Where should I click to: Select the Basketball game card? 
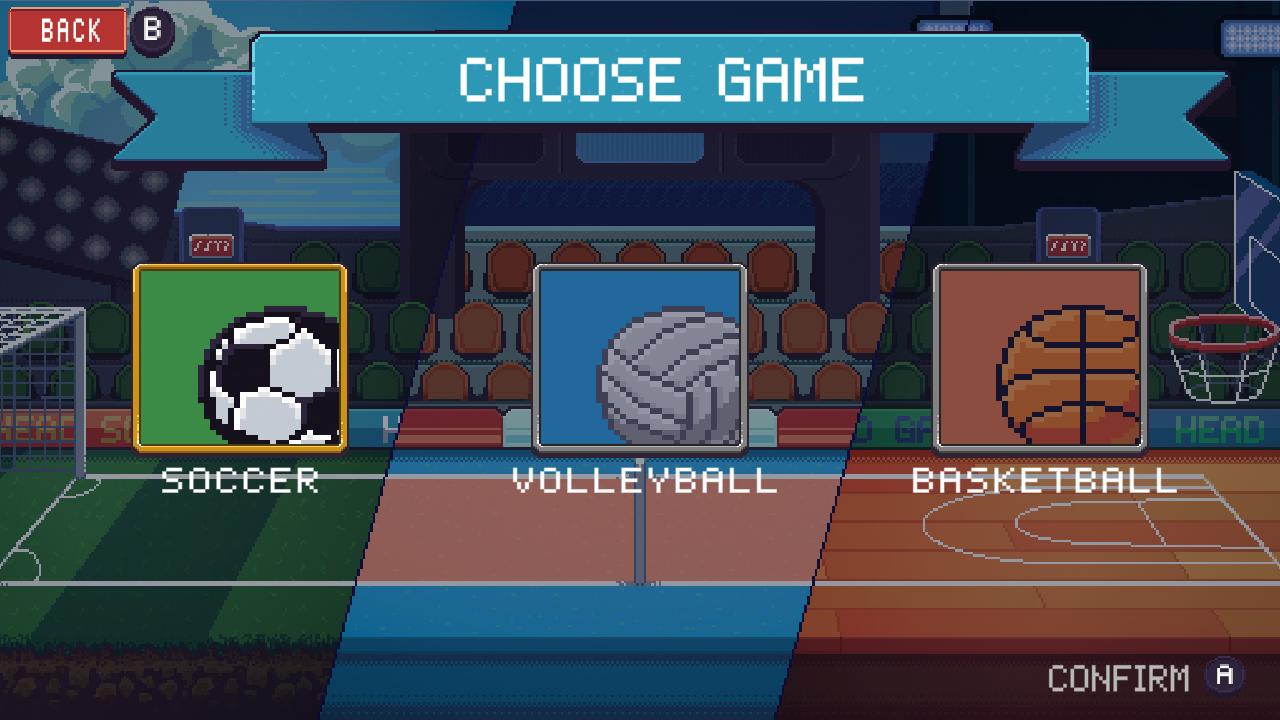pyautogui.click(x=1040, y=358)
